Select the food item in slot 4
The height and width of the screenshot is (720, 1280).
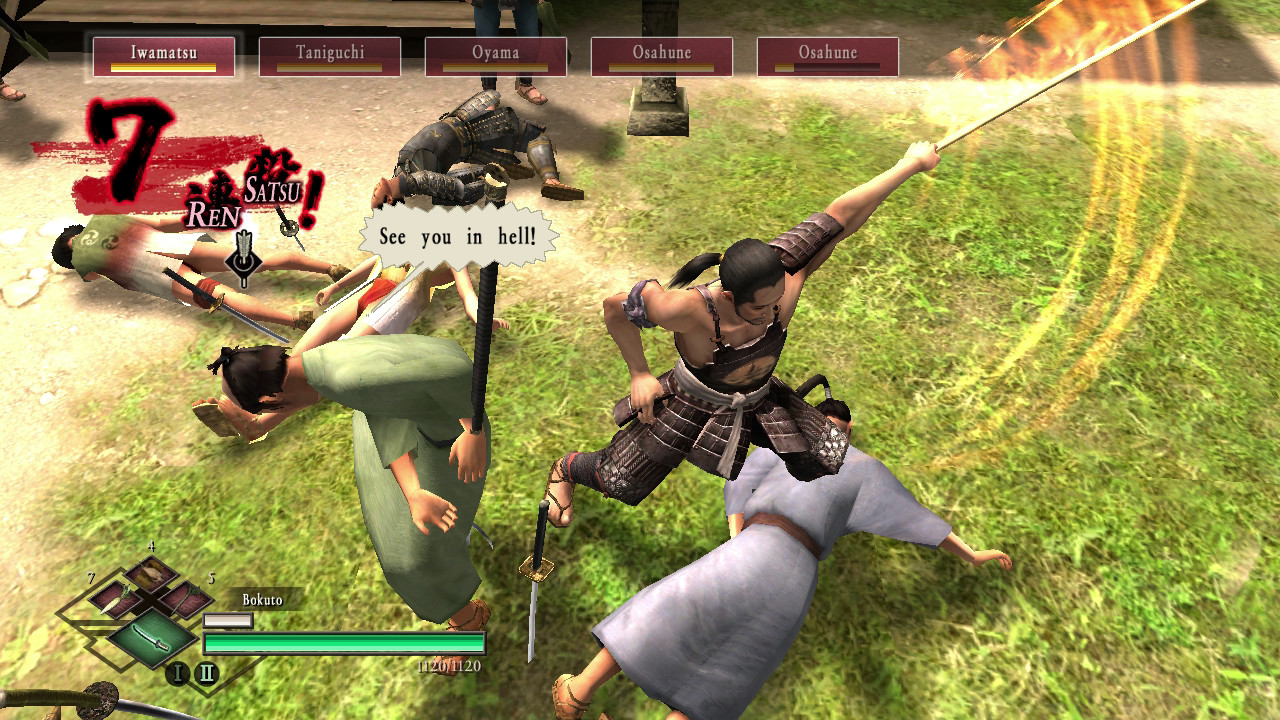(149, 574)
